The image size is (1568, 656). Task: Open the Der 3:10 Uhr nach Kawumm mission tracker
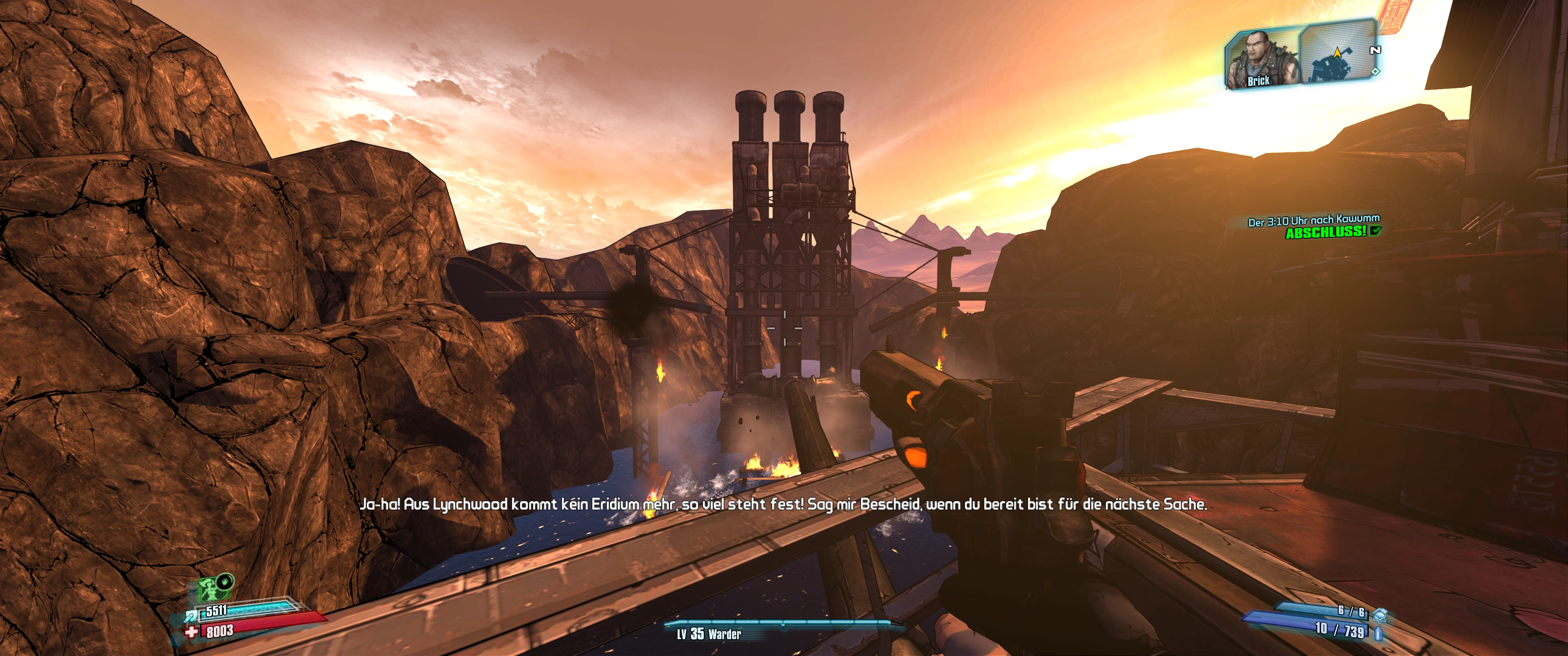tap(1314, 221)
